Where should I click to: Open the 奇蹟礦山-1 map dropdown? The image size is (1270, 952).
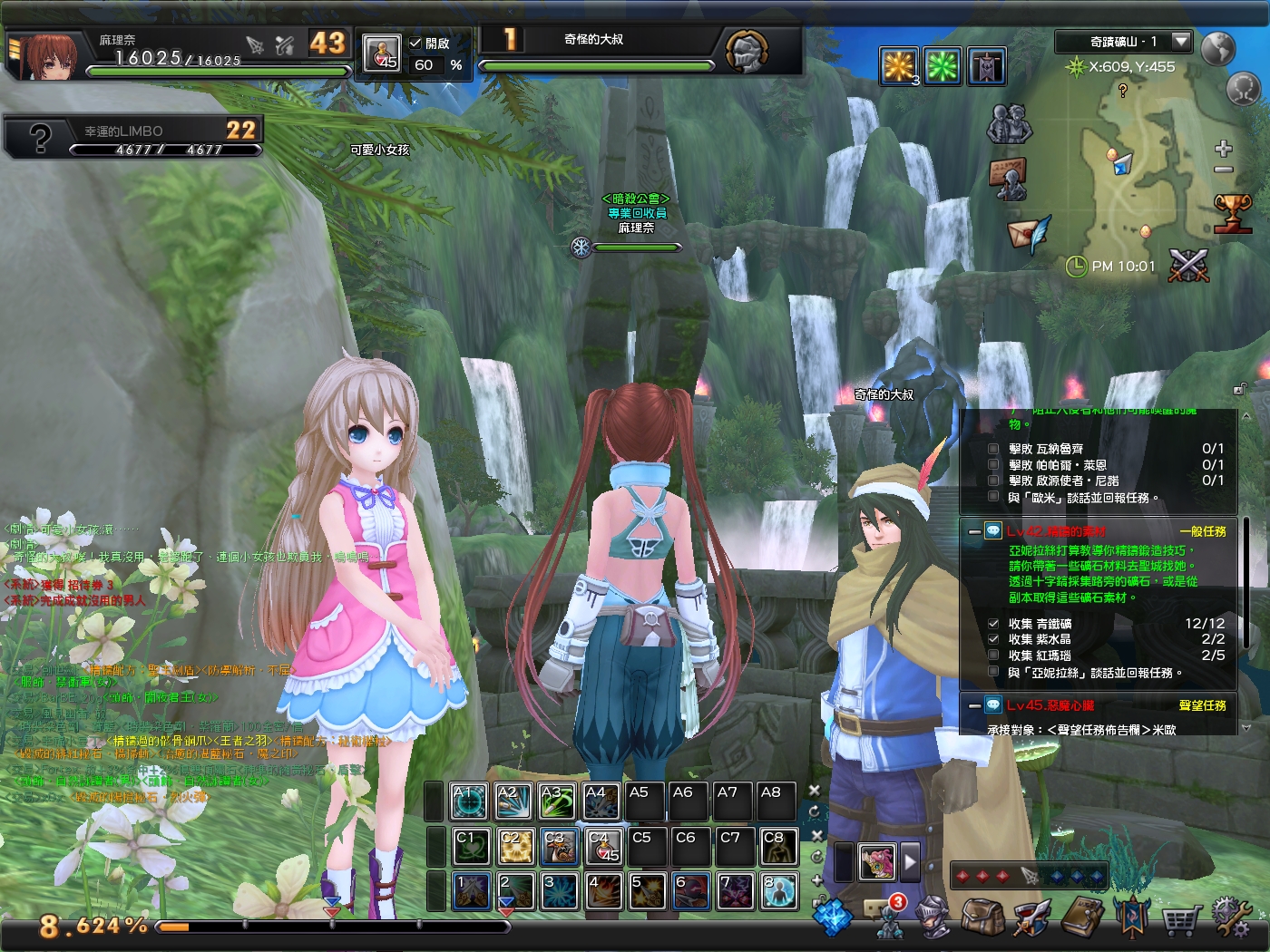[1182, 41]
